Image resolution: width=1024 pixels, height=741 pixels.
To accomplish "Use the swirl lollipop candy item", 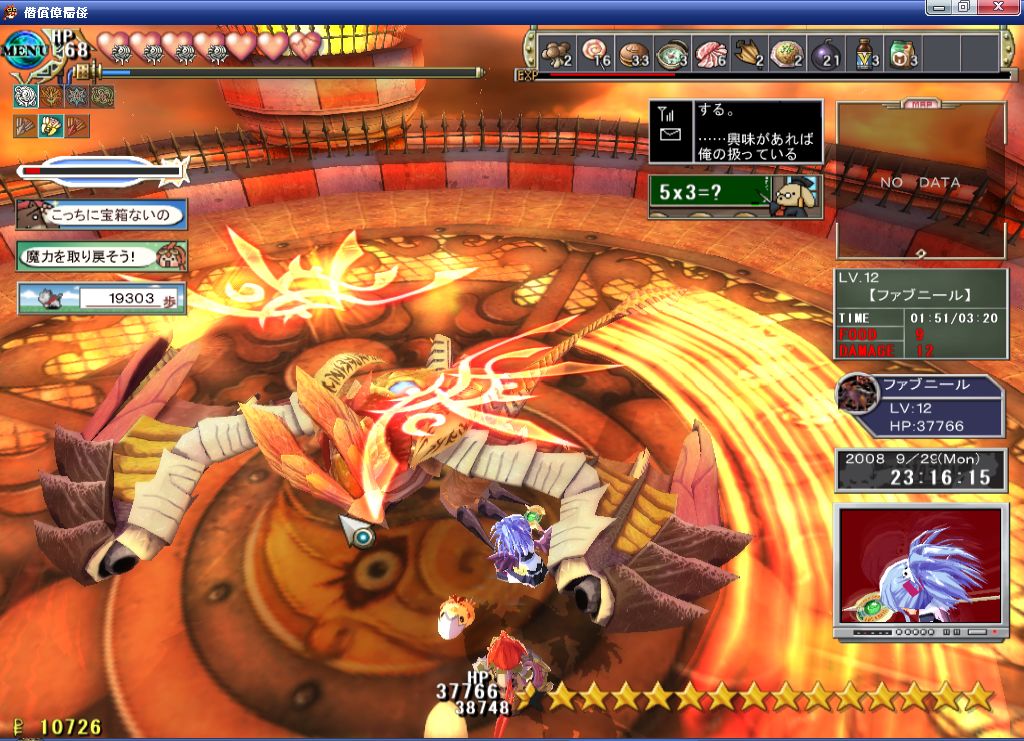I will click(595, 53).
